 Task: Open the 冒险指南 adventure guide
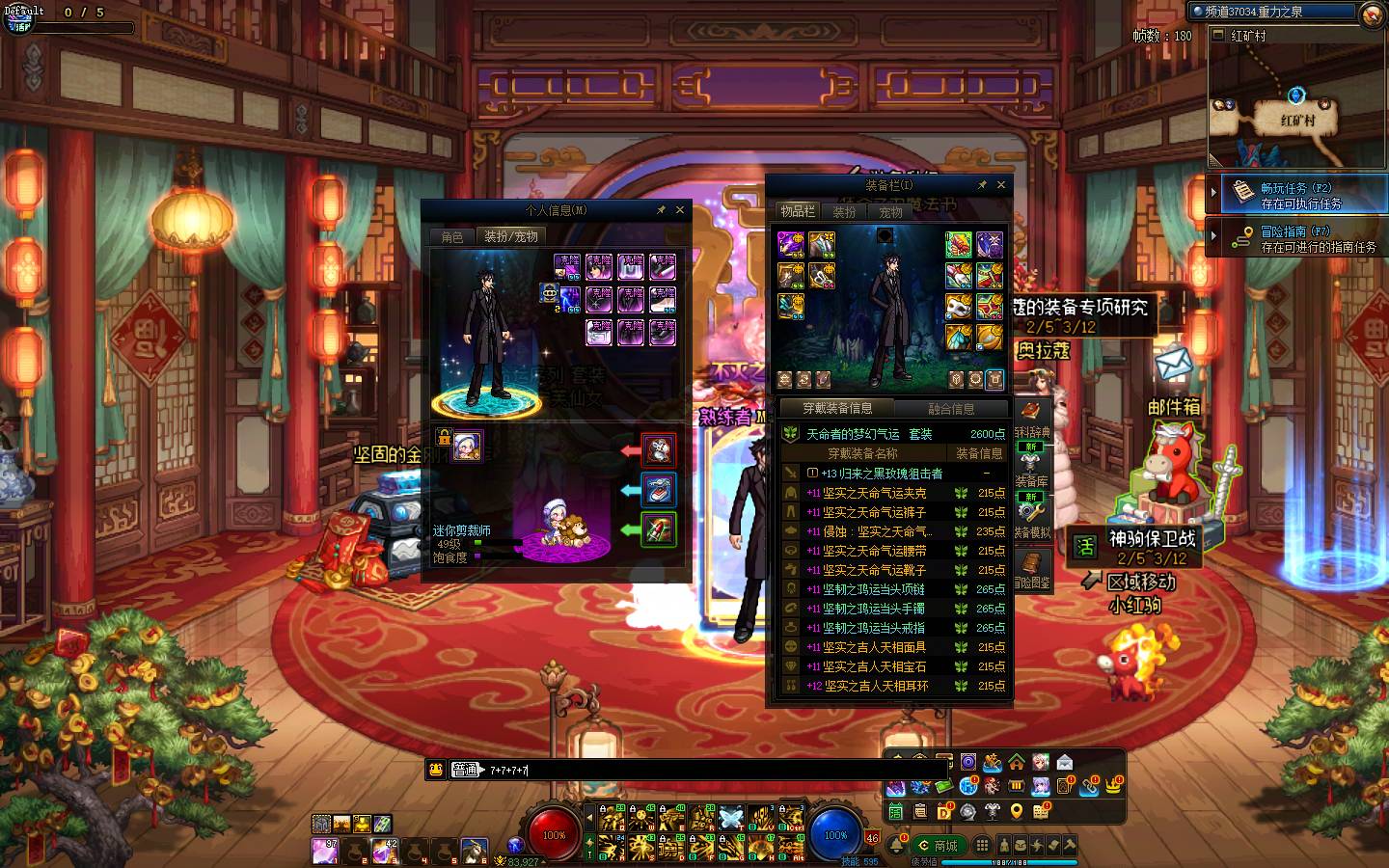point(1297,238)
